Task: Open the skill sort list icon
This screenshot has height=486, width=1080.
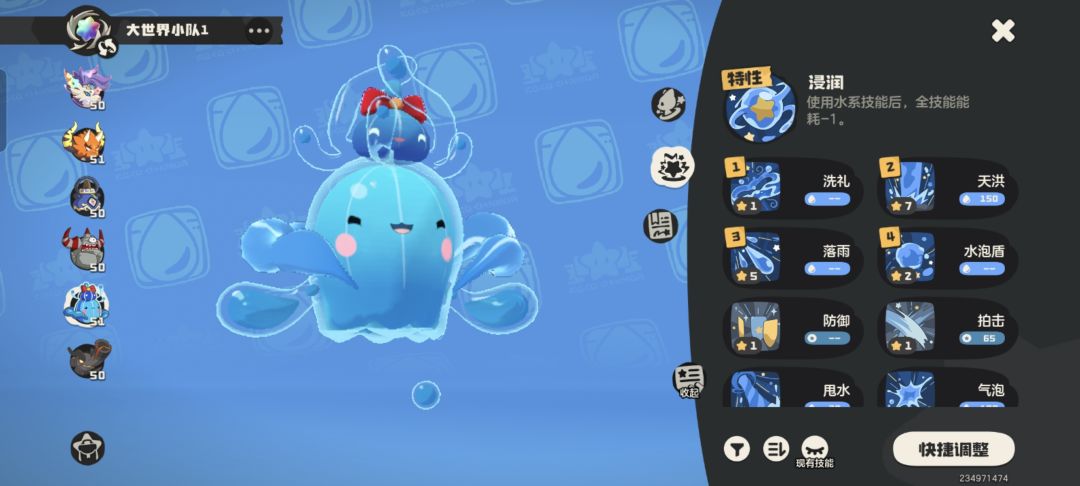Action: [776, 449]
